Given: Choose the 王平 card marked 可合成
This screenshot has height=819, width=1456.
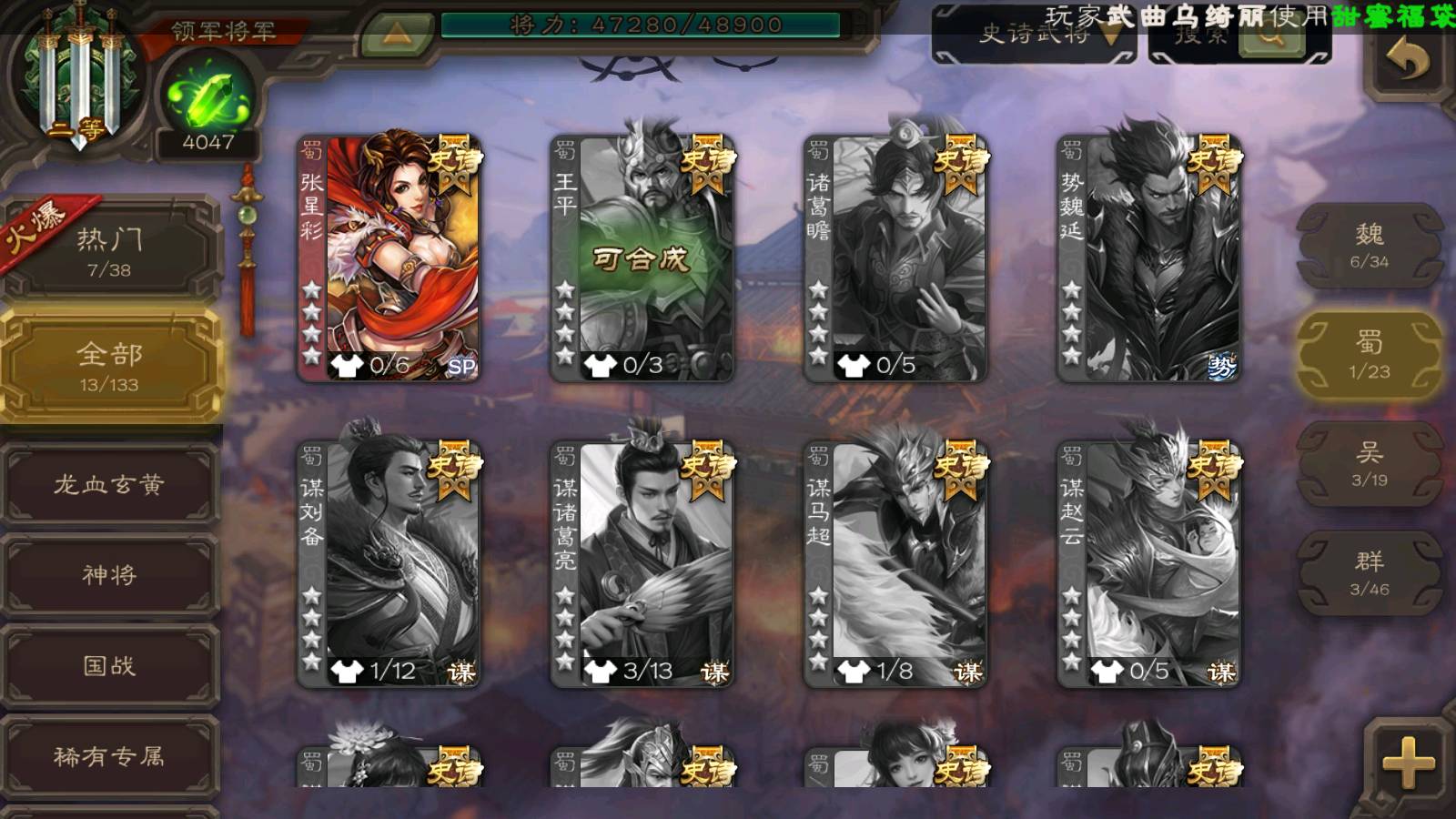Looking at the screenshot, I should click(642, 258).
